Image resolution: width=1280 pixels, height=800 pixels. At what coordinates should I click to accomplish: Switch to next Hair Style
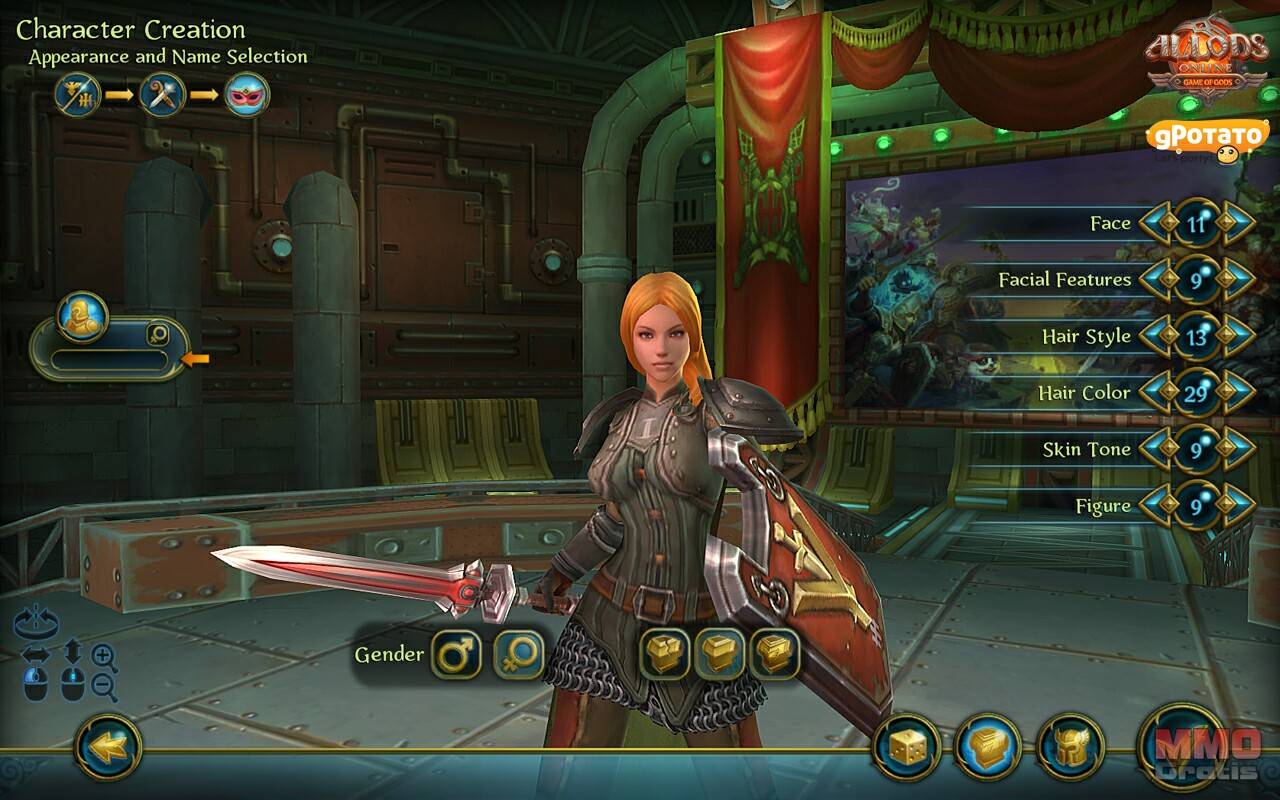click(1238, 336)
